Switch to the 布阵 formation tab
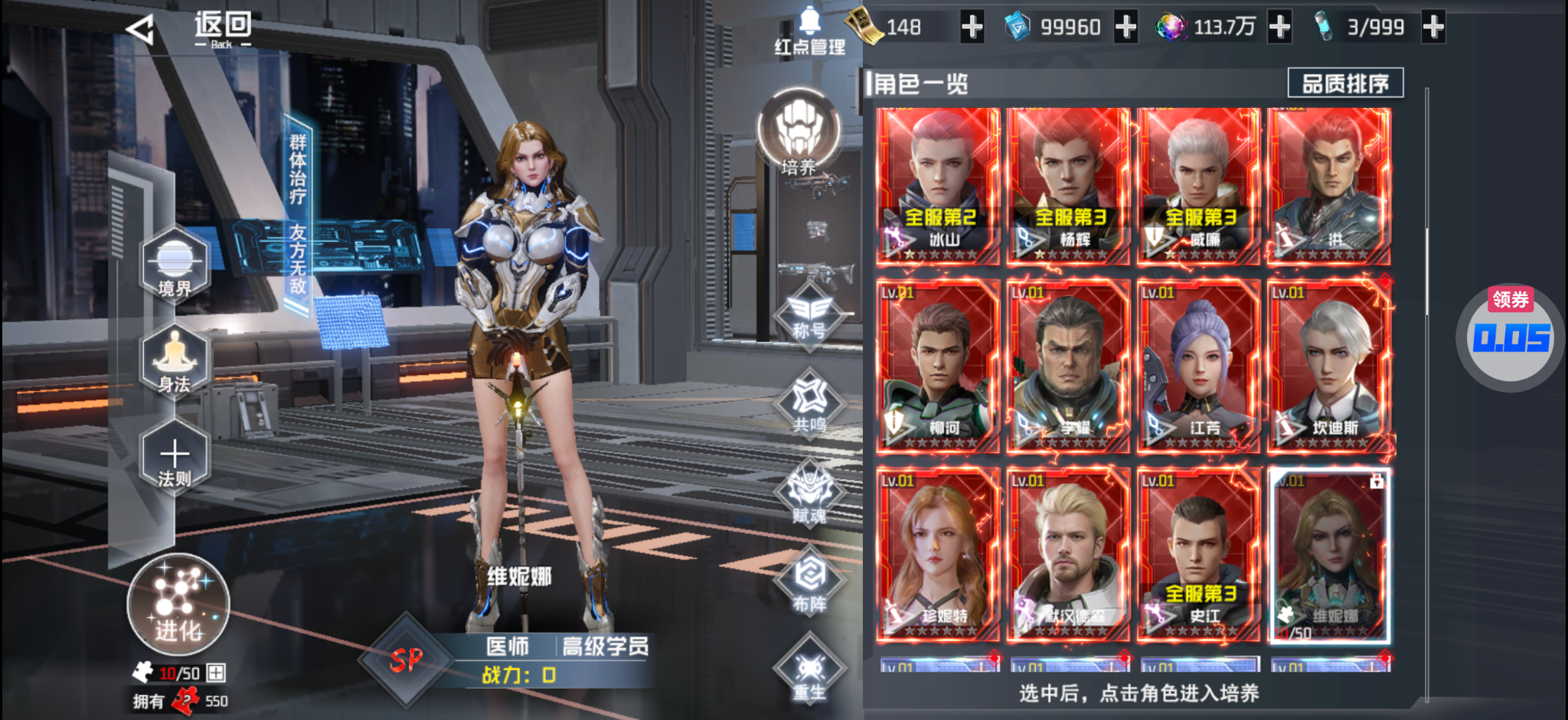This screenshot has height=720, width=1568. click(x=810, y=583)
